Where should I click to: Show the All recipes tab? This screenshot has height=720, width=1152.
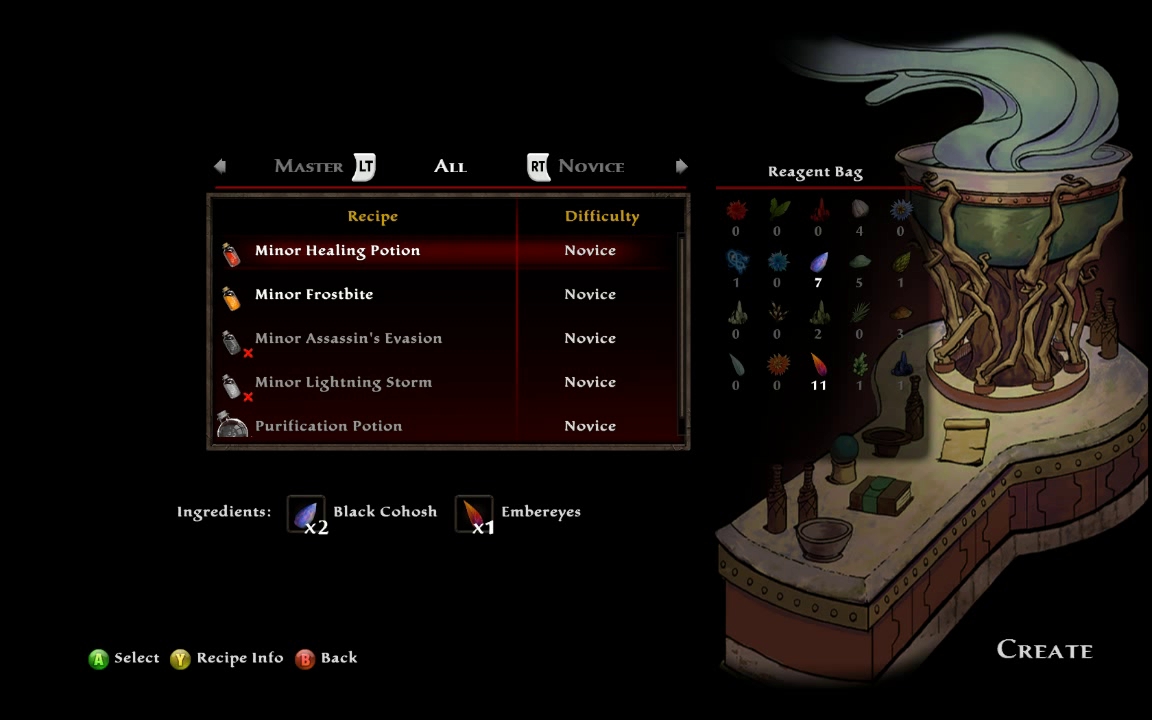click(x=450, y=167)
